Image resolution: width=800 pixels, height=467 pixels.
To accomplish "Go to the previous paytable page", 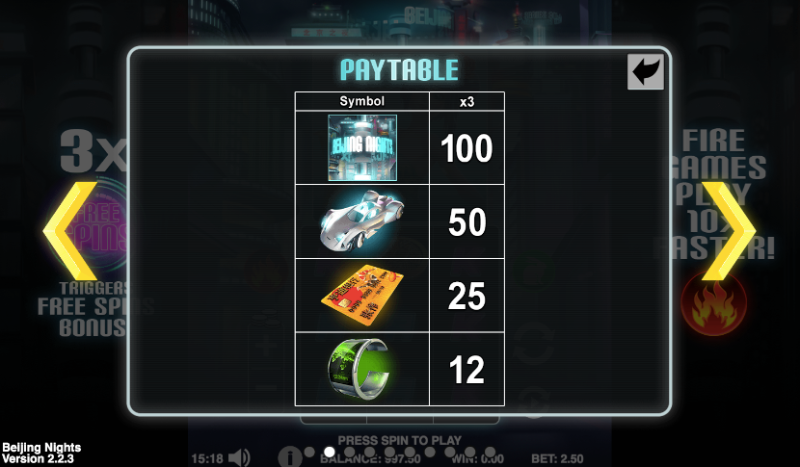I will [x=69, y=231].
